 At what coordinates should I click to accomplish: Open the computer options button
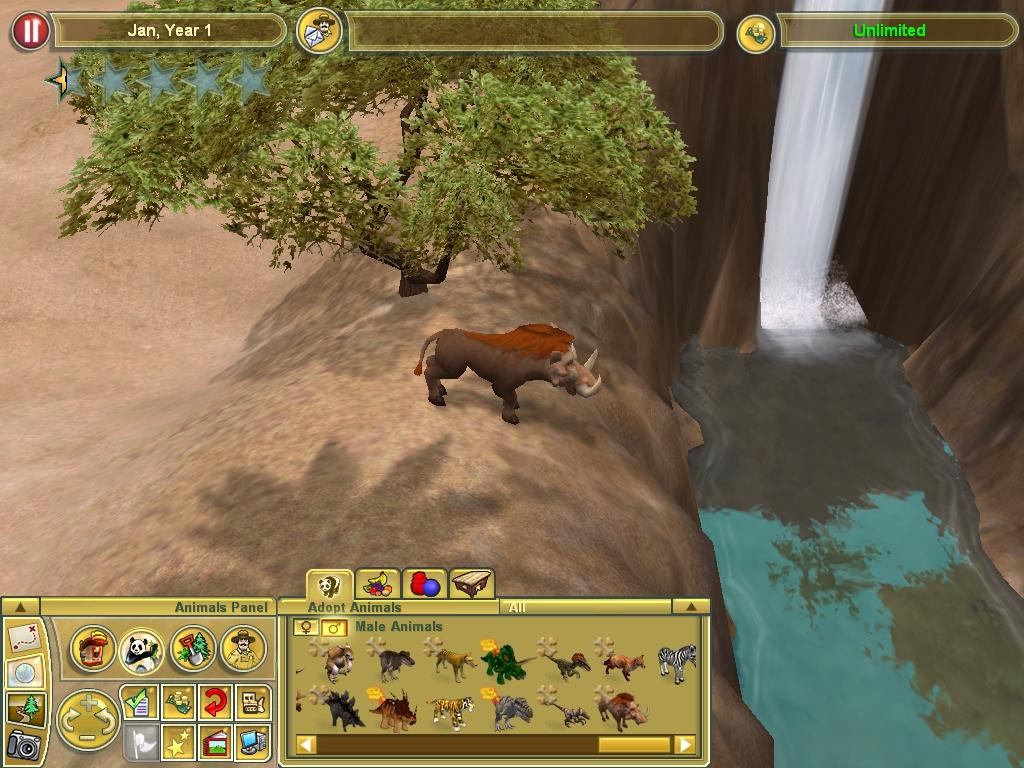click(x=254, y=743)
